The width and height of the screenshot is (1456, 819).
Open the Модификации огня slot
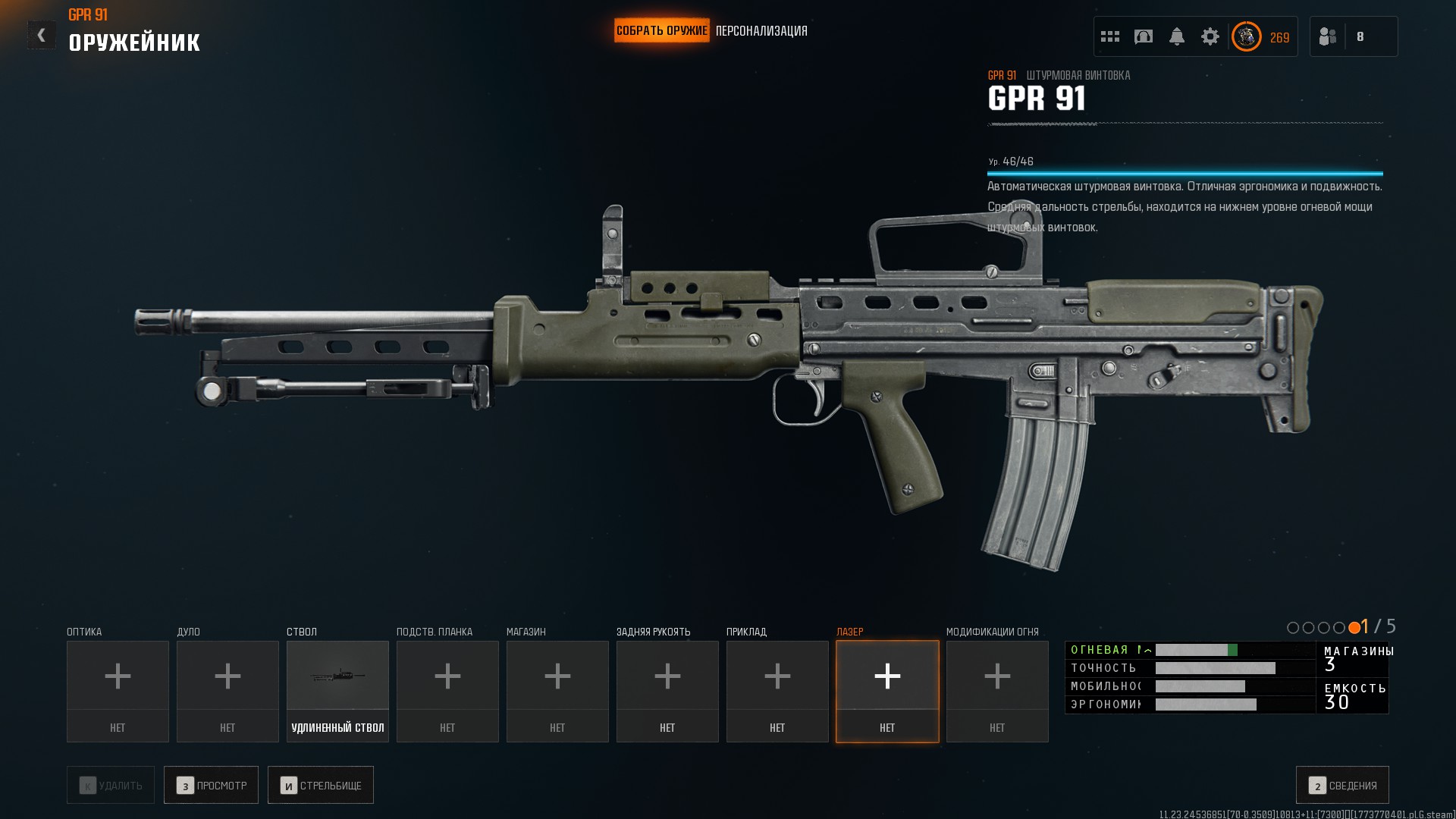point(997,690)
